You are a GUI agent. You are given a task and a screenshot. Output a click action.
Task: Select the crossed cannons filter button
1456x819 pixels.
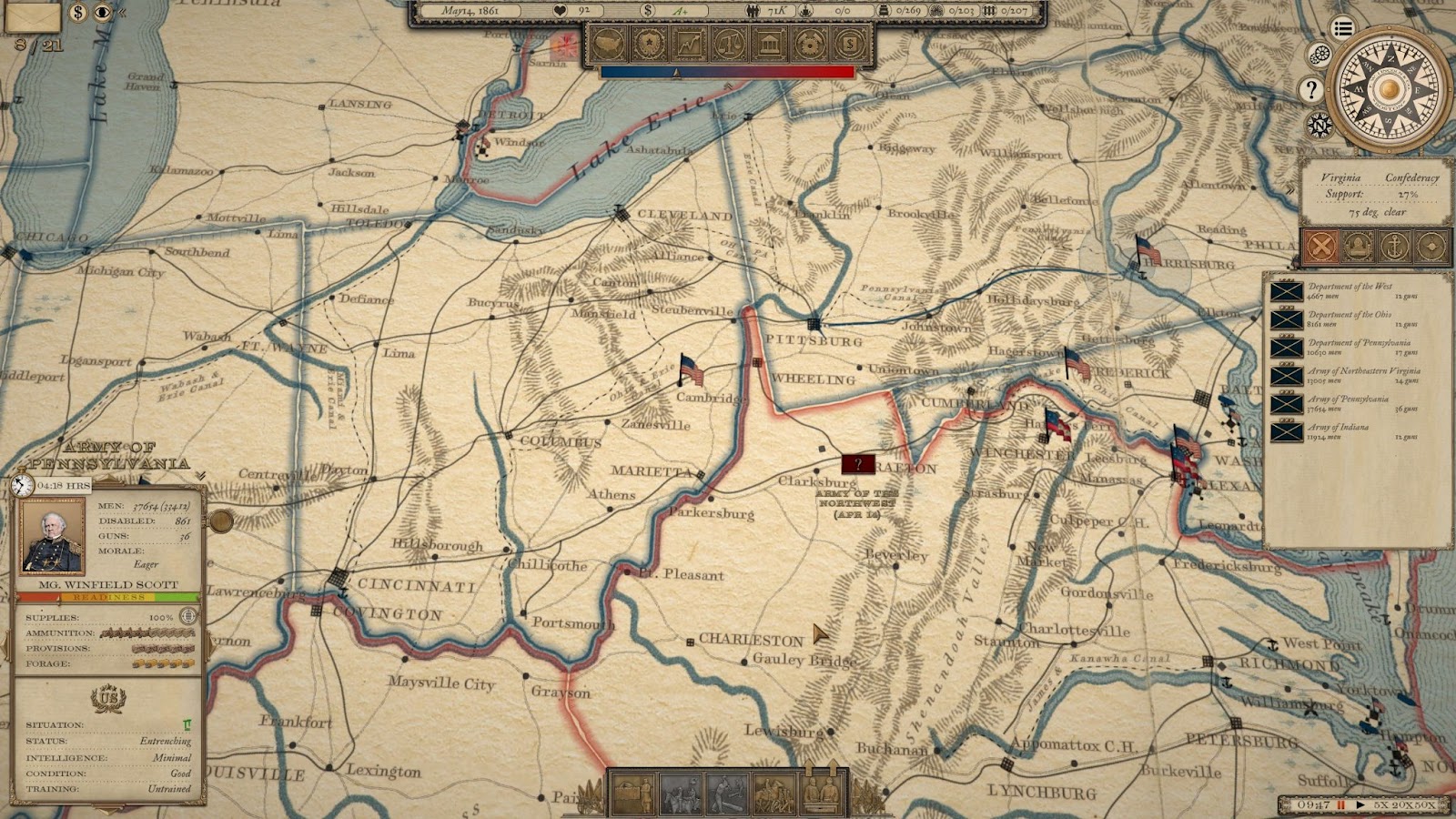click(x=1322, y=246)
